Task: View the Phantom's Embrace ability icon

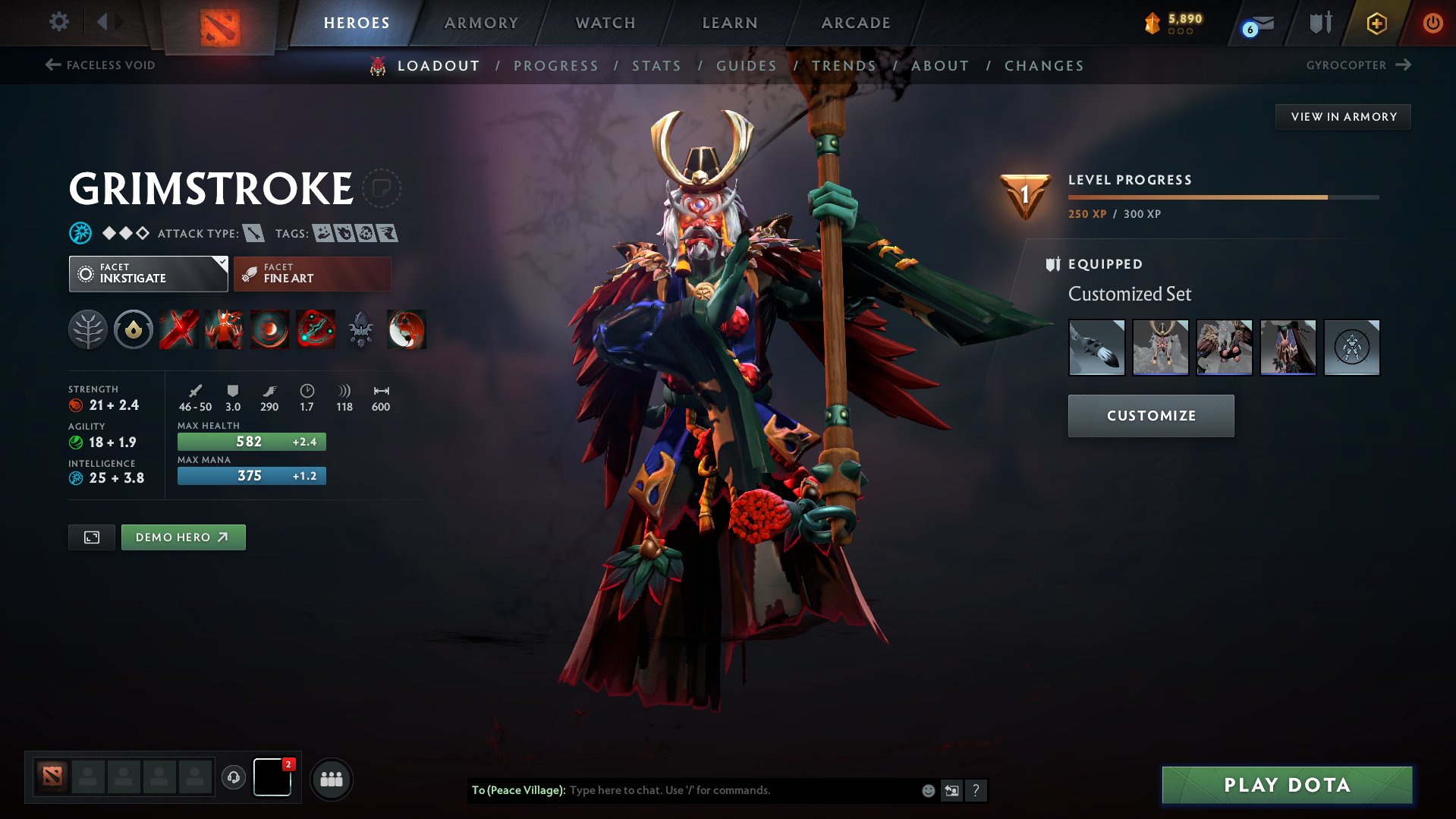Action: (x=224, y=329)
